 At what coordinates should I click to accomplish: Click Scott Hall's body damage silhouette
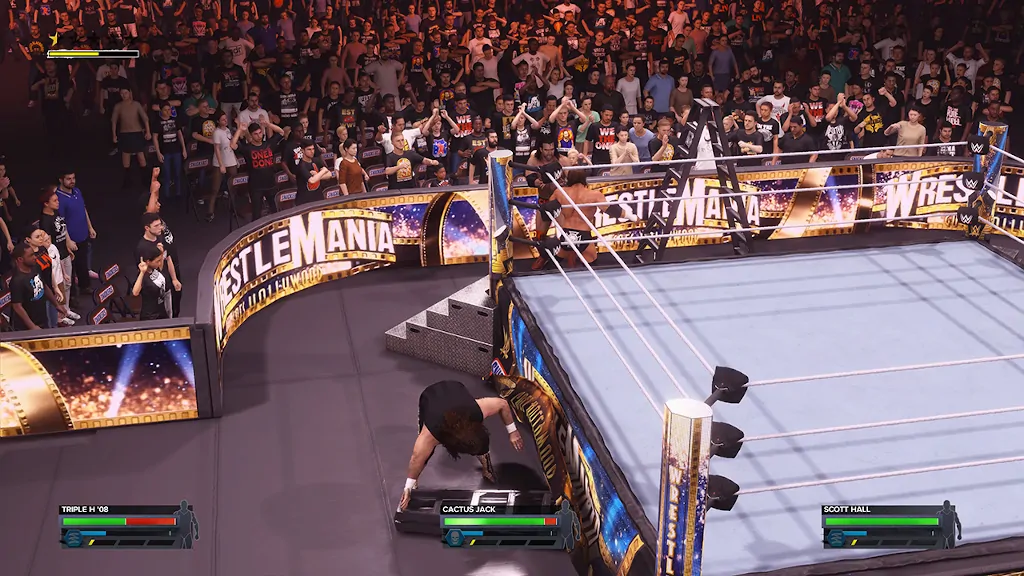(948, 524)
